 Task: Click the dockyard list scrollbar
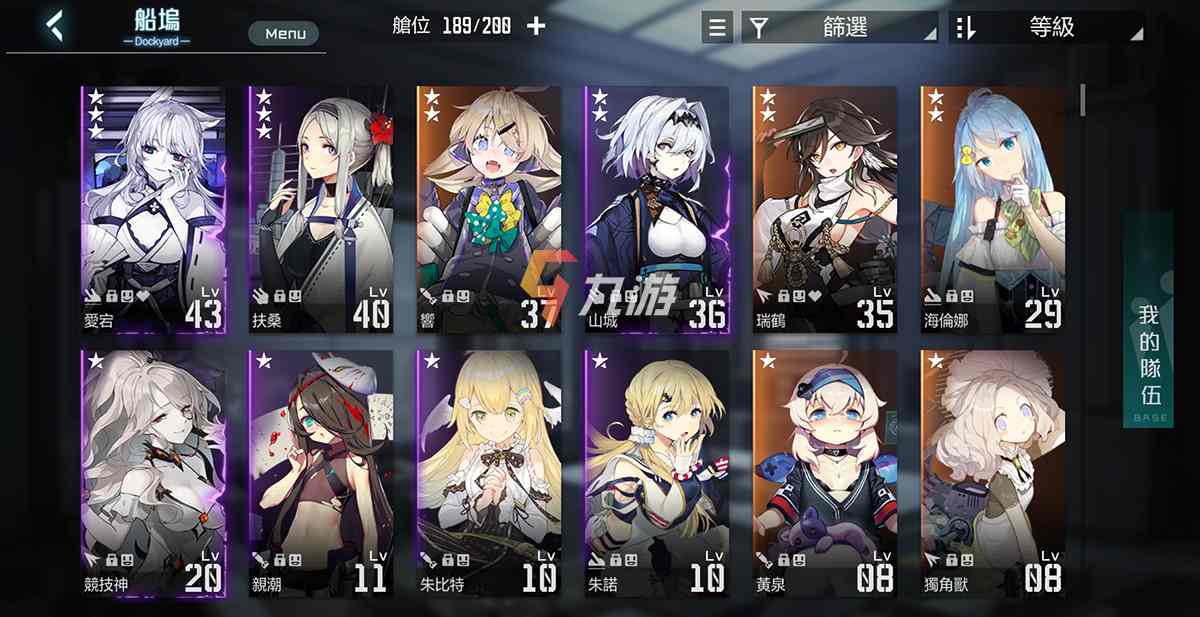coord(1082,100)
